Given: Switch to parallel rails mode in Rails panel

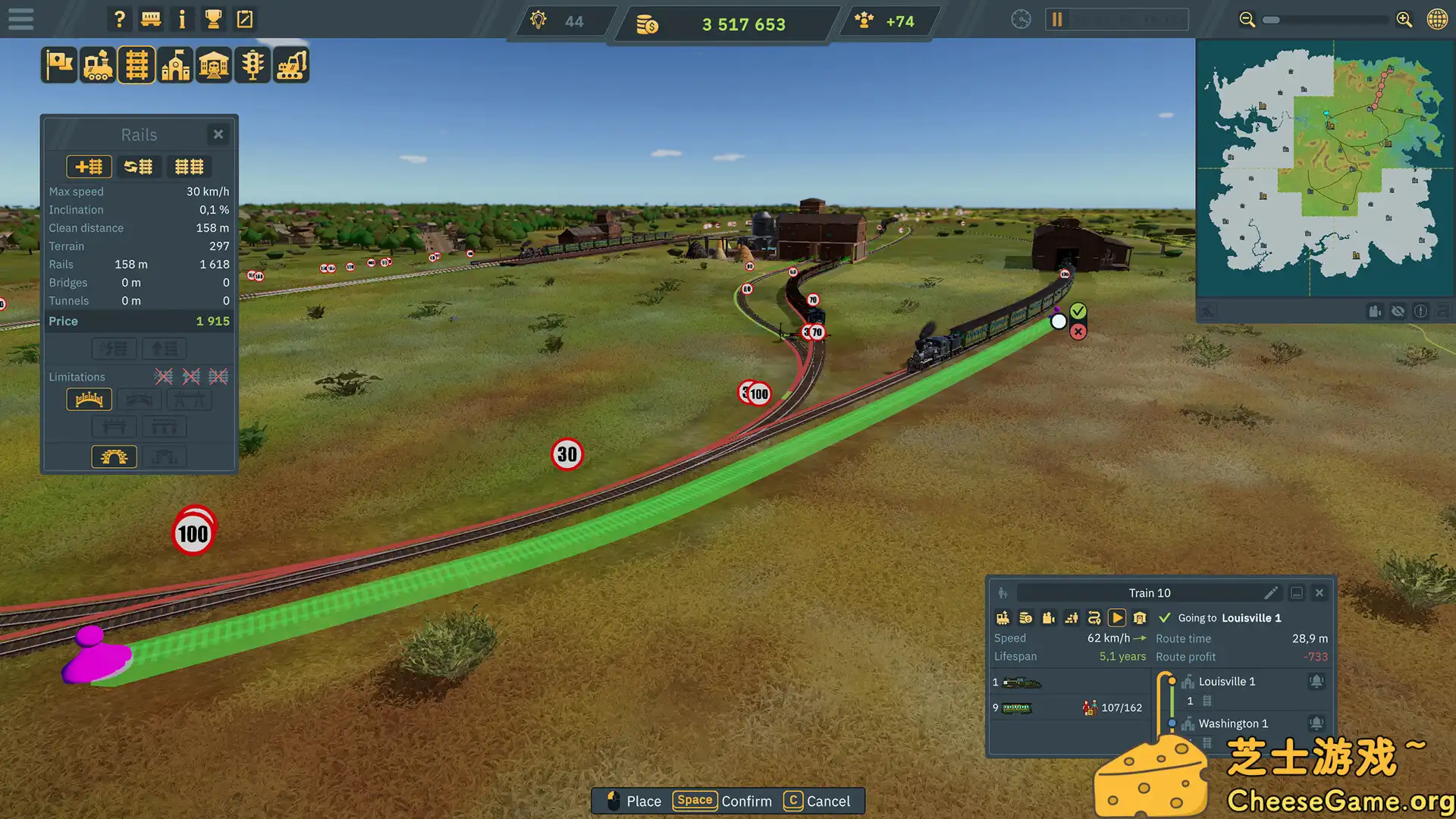Looking at the screenshot, I should click(x=189, y=166).
